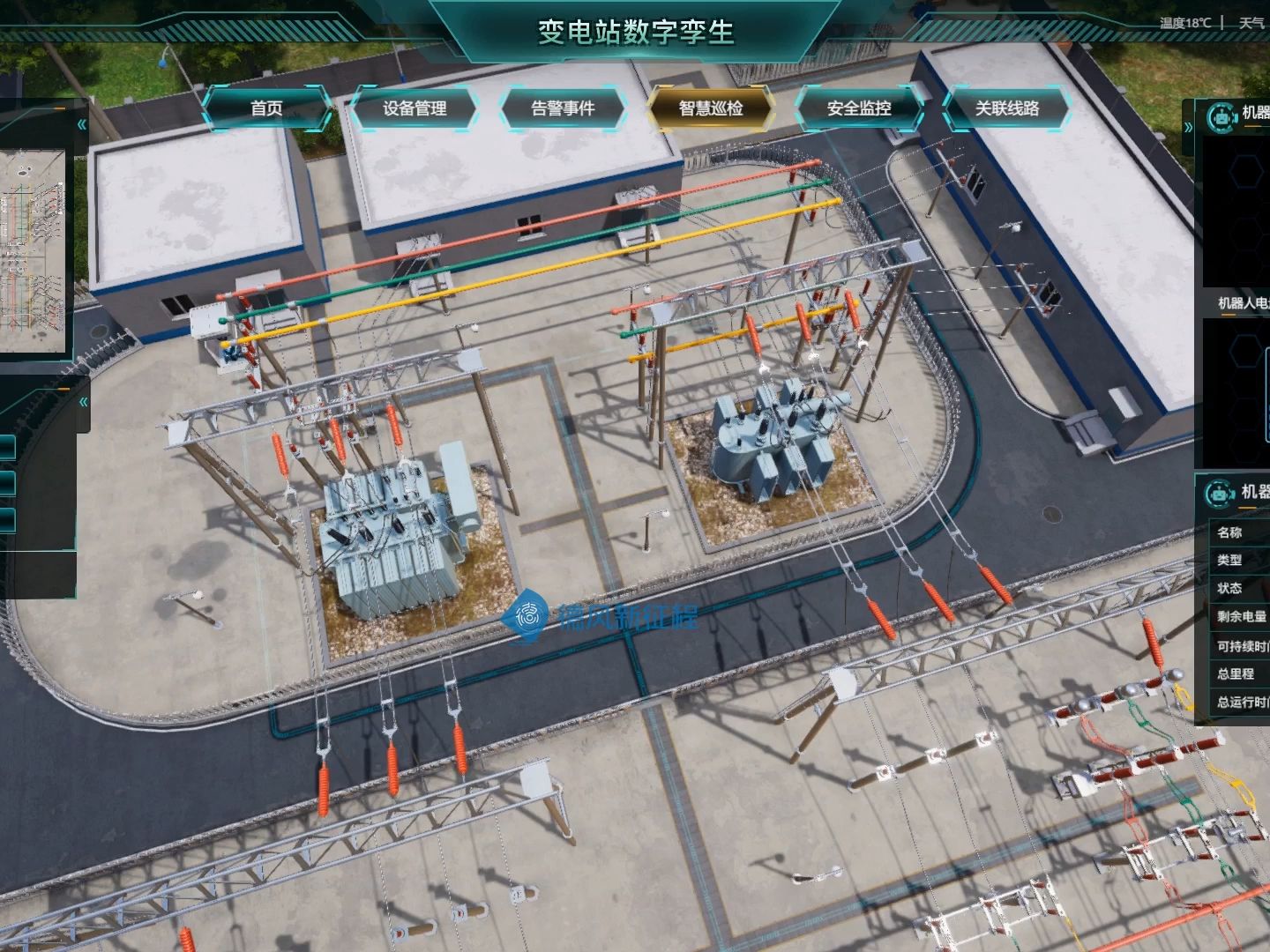
Task: Switch to 设备管理 equipment management
Action: (x=415, y=108)
